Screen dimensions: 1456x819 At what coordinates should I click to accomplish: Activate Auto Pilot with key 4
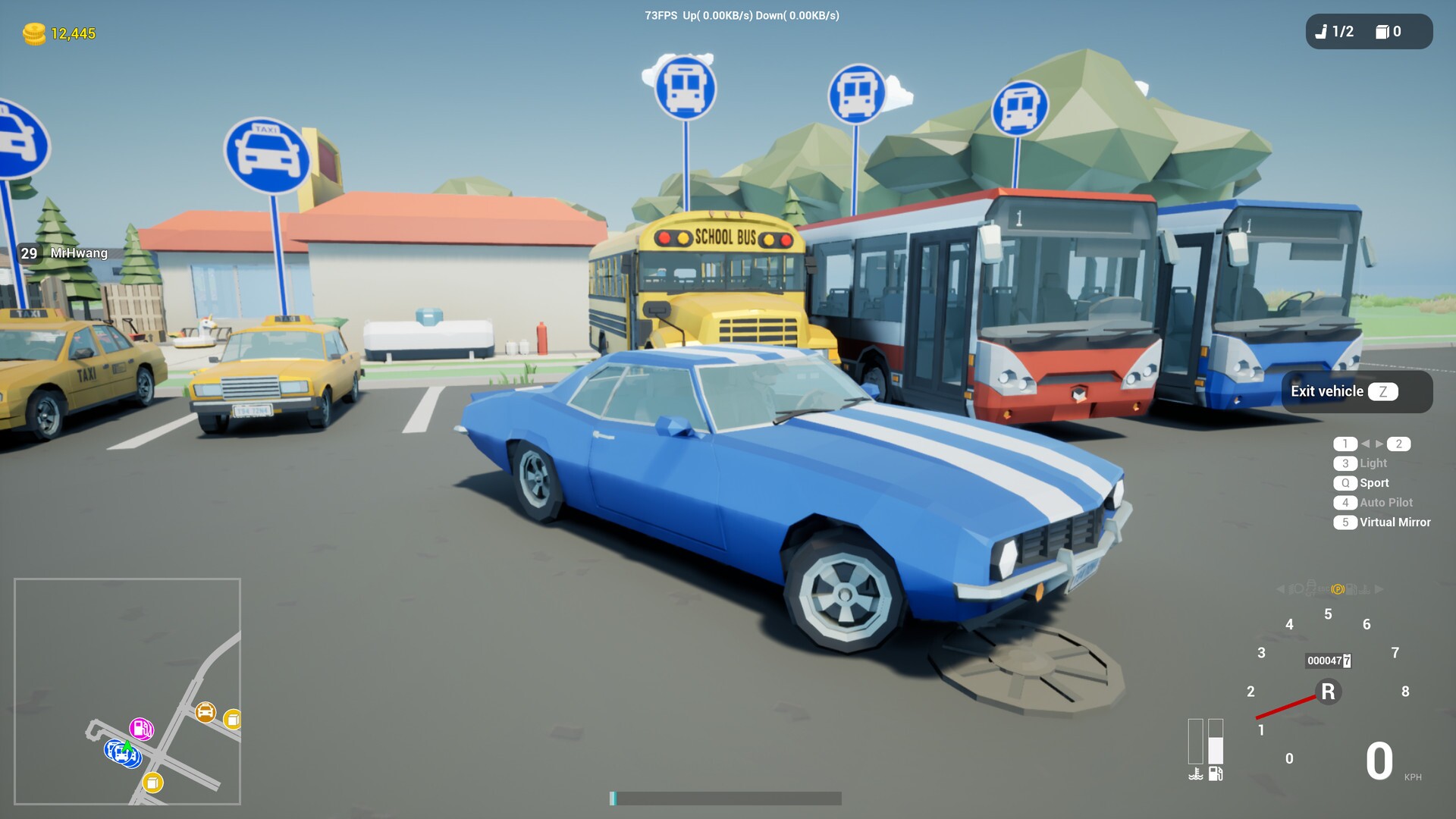coord(1345,502)
